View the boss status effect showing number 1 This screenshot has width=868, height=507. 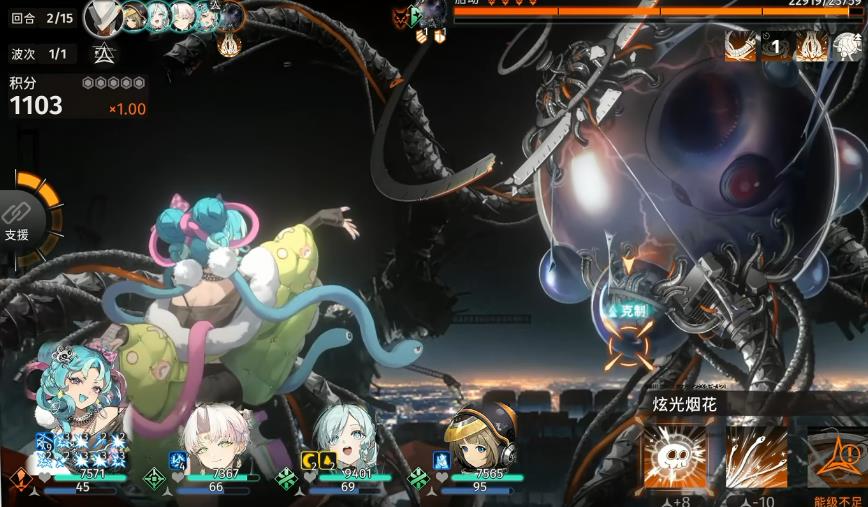coord(775,45)
